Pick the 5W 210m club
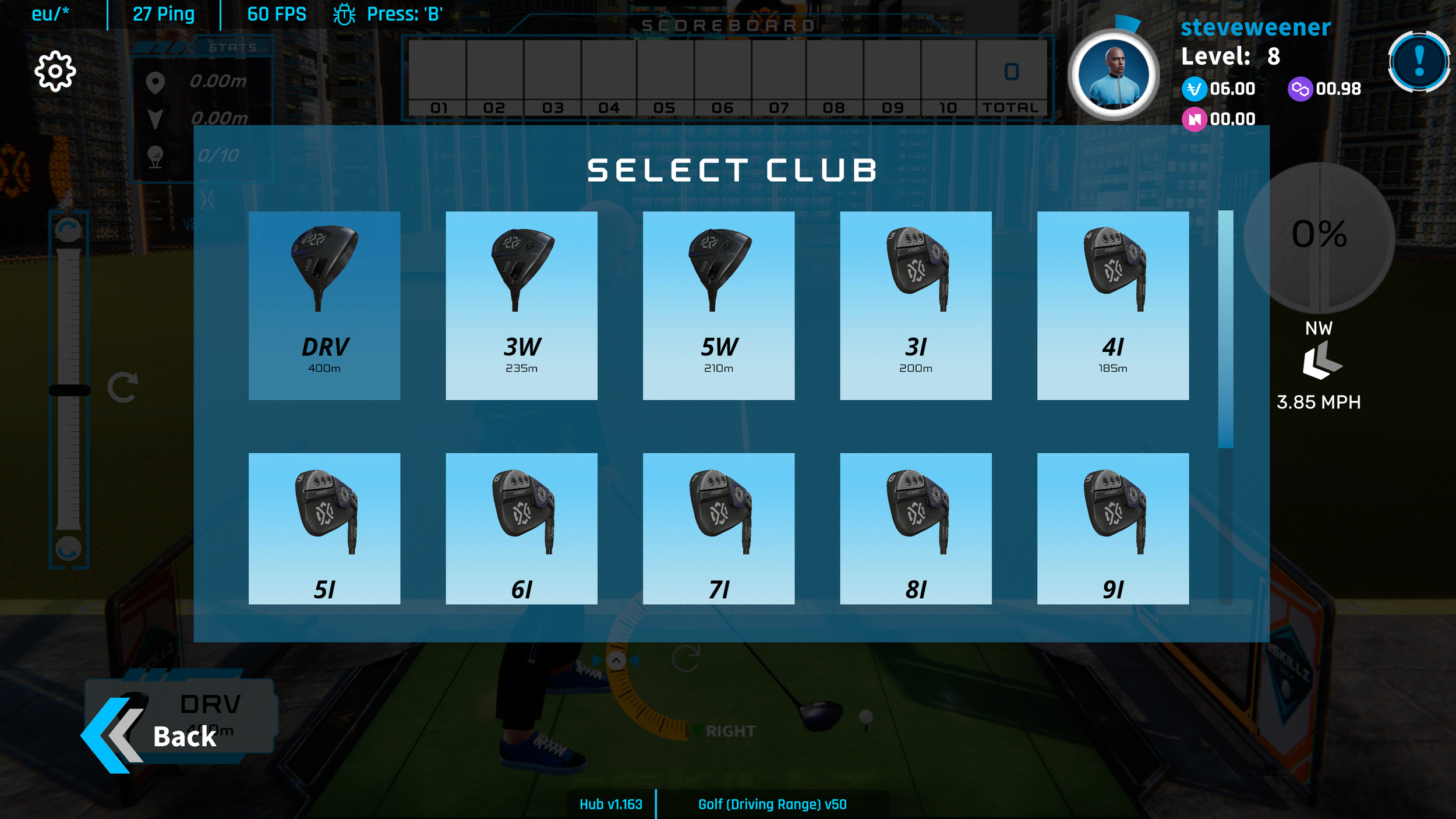The image size is (1456, 819). click(x=718, y=305)
